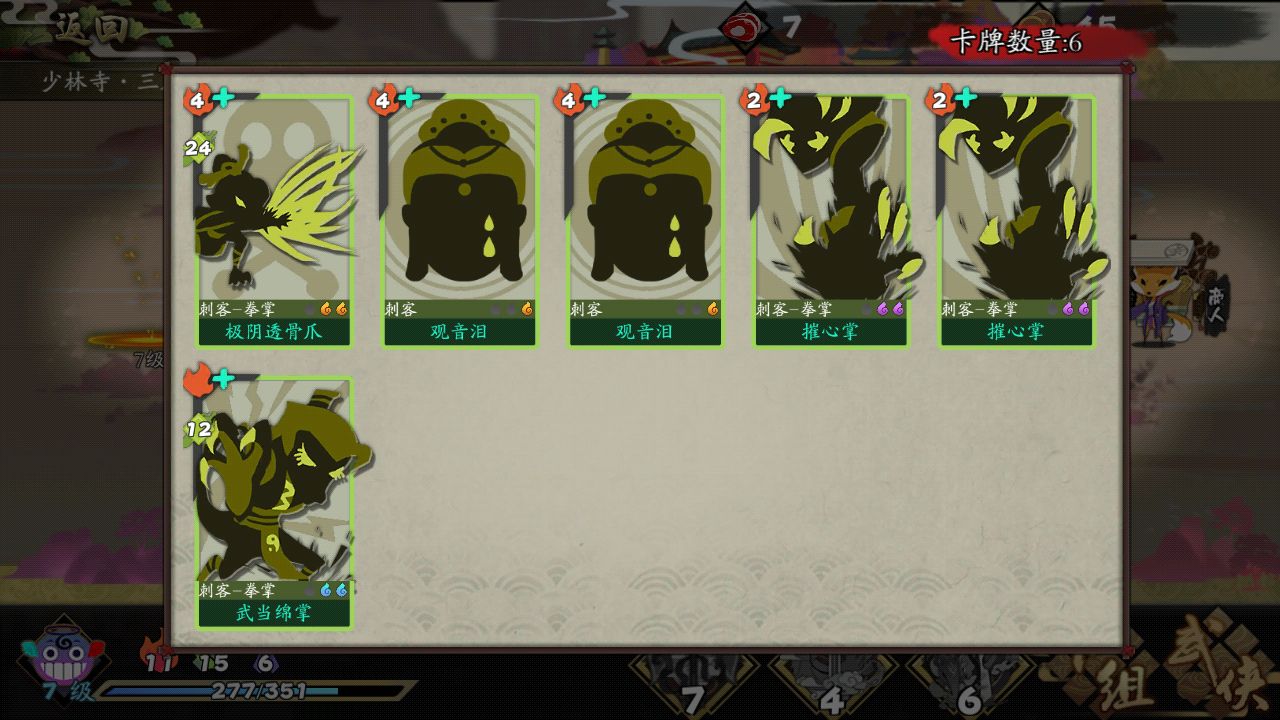Click the 返回 back button

91,28
